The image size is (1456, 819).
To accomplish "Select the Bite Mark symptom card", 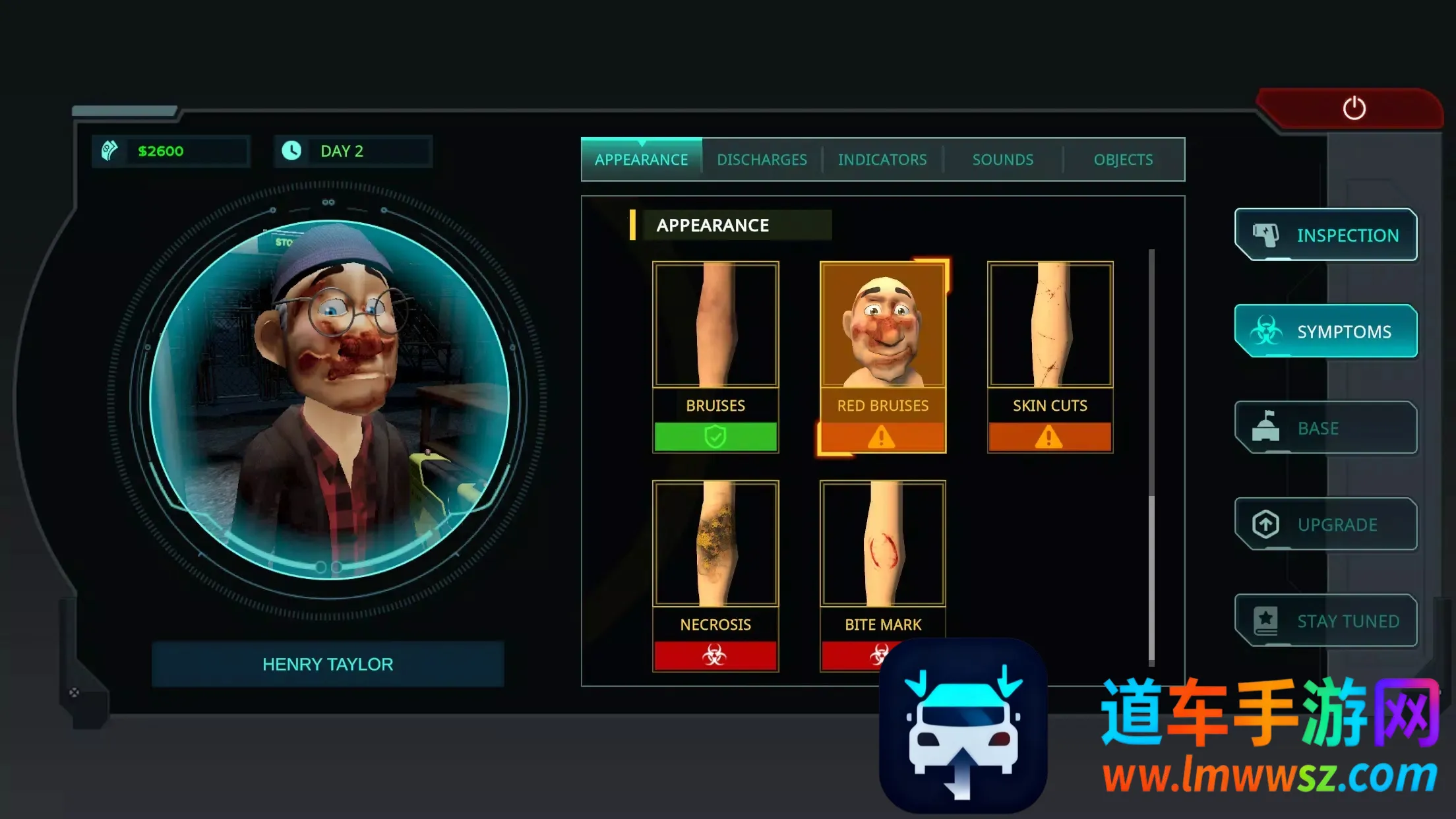I will tap(882, 561).
